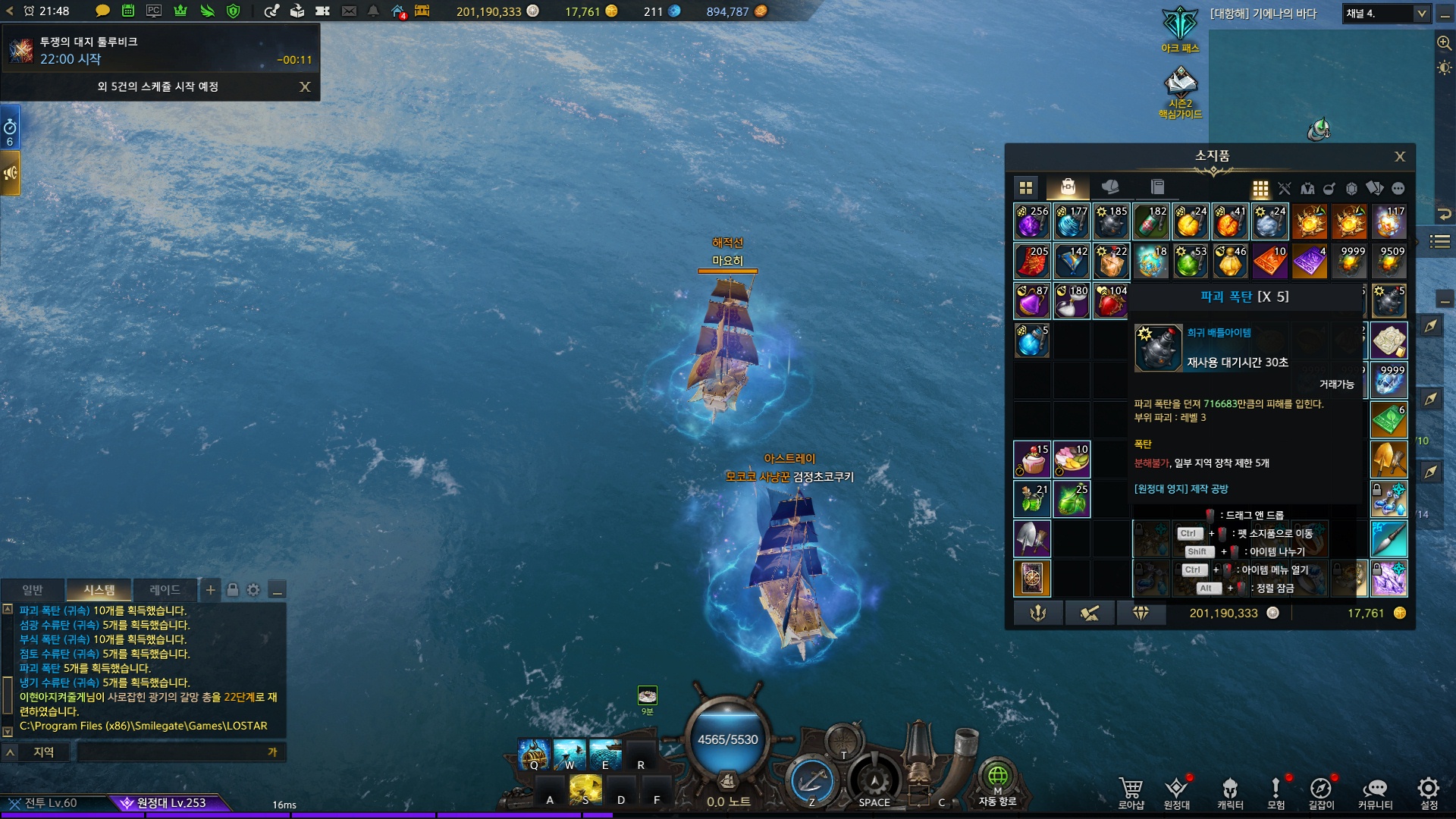Zoom in the minimap with magnifier
Viewport: 1456px width, 819px height.
pos(1444,43)
